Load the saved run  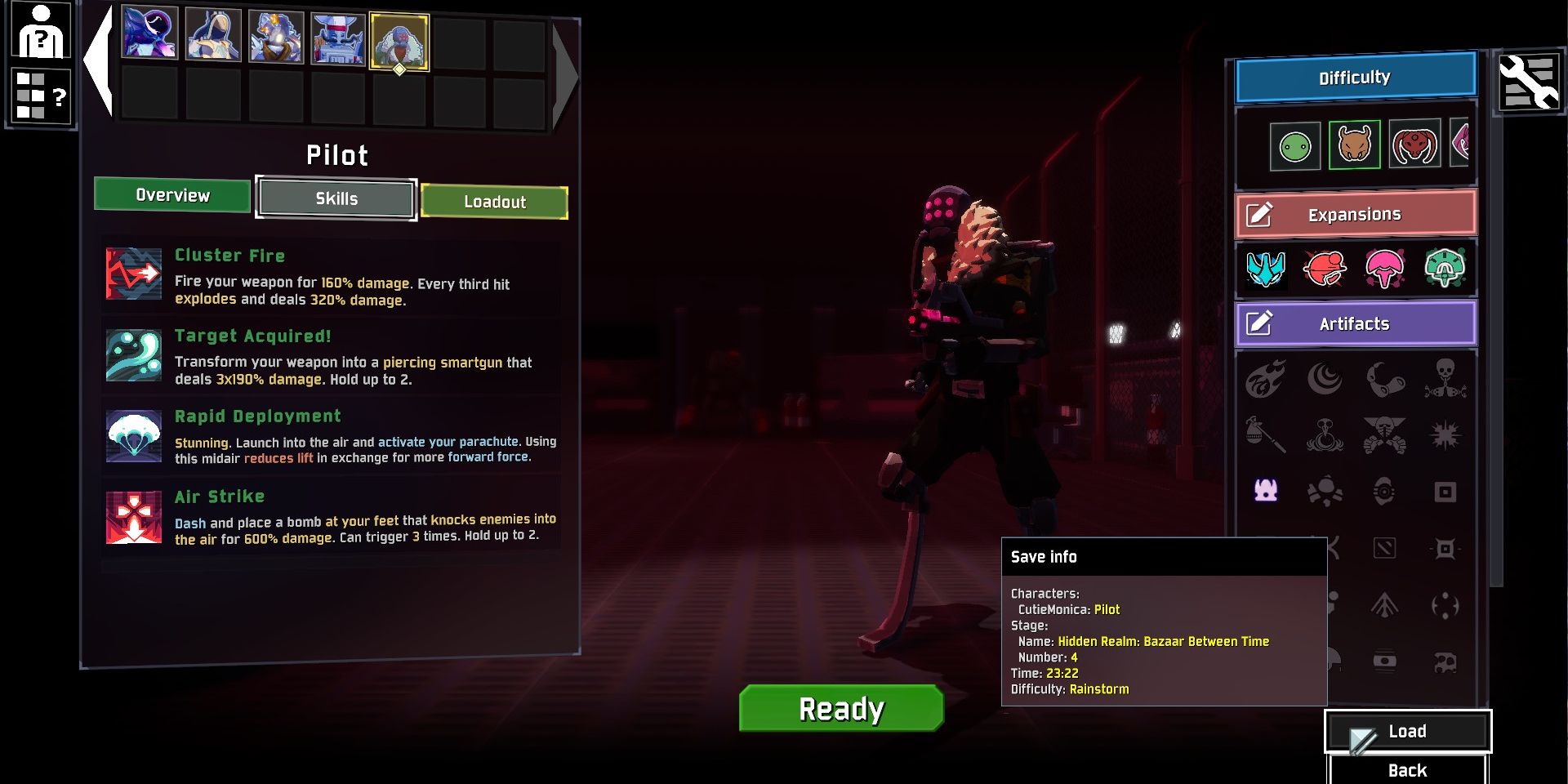(1407, 732)
